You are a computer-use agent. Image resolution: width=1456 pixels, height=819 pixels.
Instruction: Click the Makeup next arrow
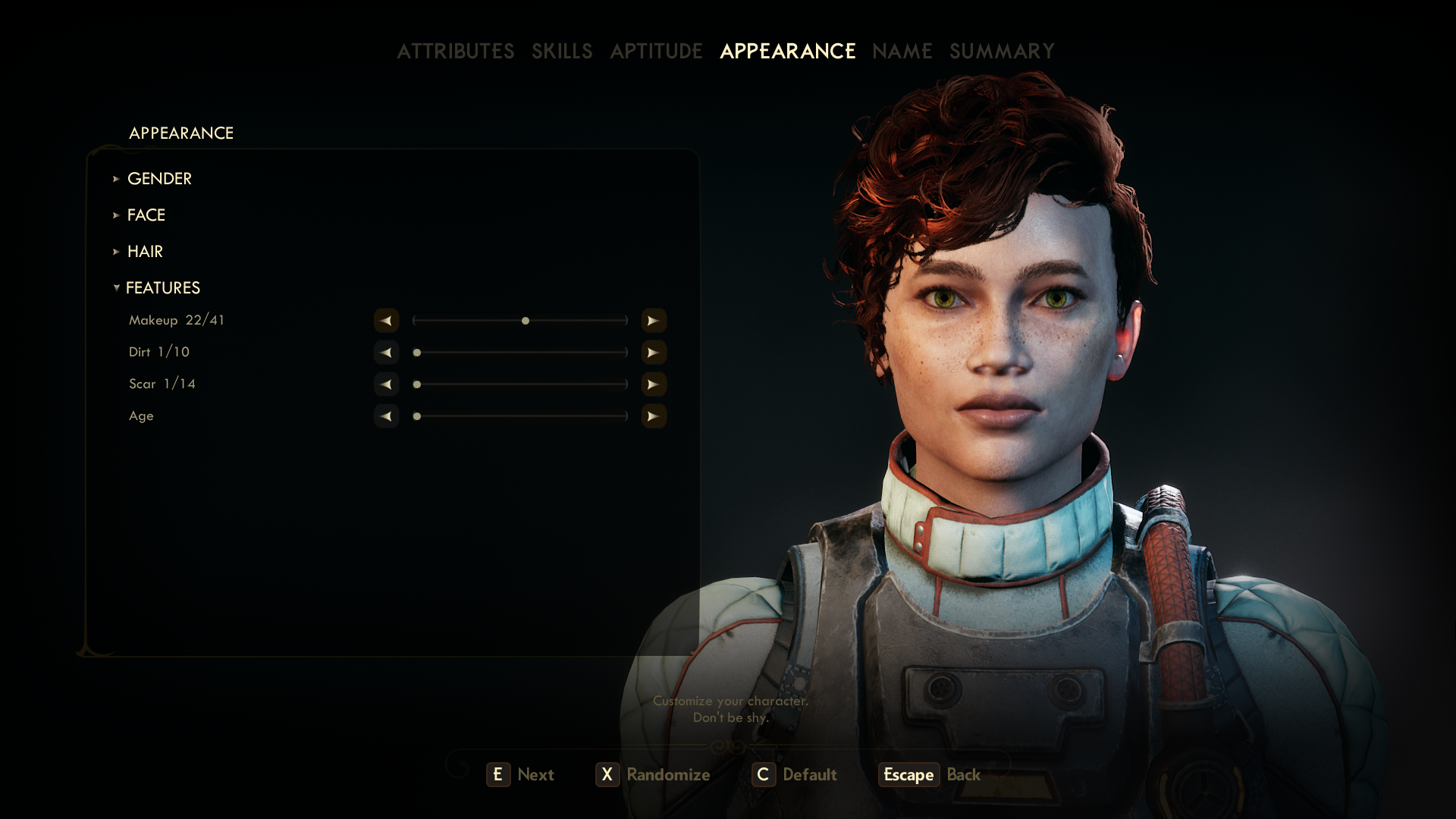pyautogui.click(x=654, y=321)
